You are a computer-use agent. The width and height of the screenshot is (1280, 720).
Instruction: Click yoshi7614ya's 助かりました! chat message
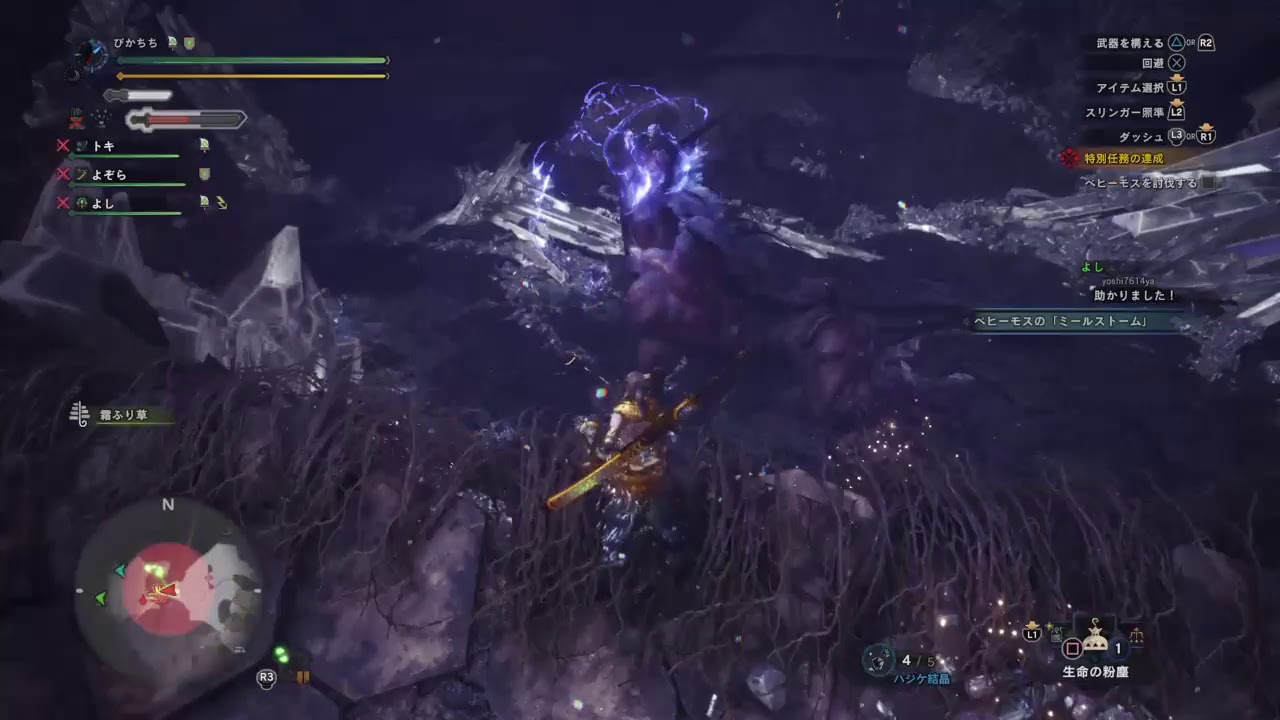(x=1135, y=297)
